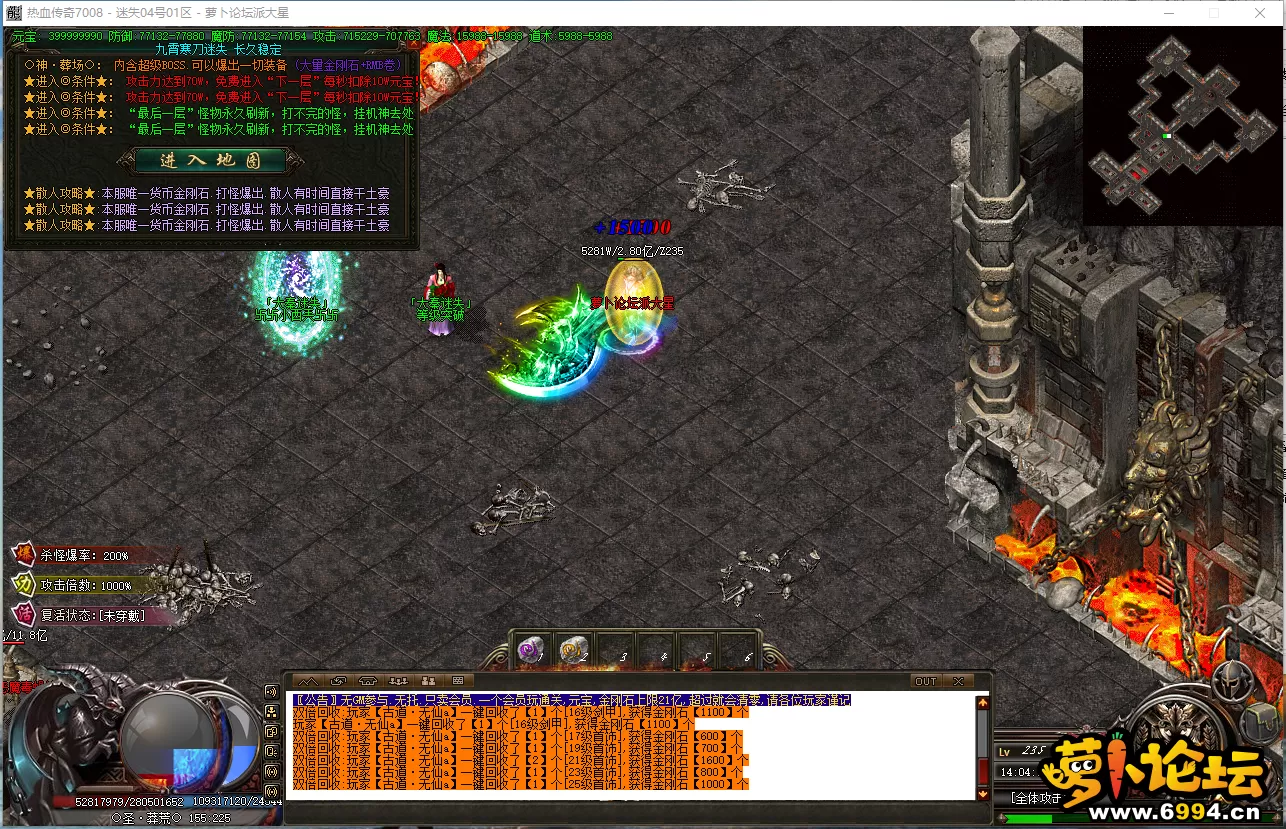1286x829 pixels.
Task: Use the purple scroll in hotbar slot 1
Action: 531,651
